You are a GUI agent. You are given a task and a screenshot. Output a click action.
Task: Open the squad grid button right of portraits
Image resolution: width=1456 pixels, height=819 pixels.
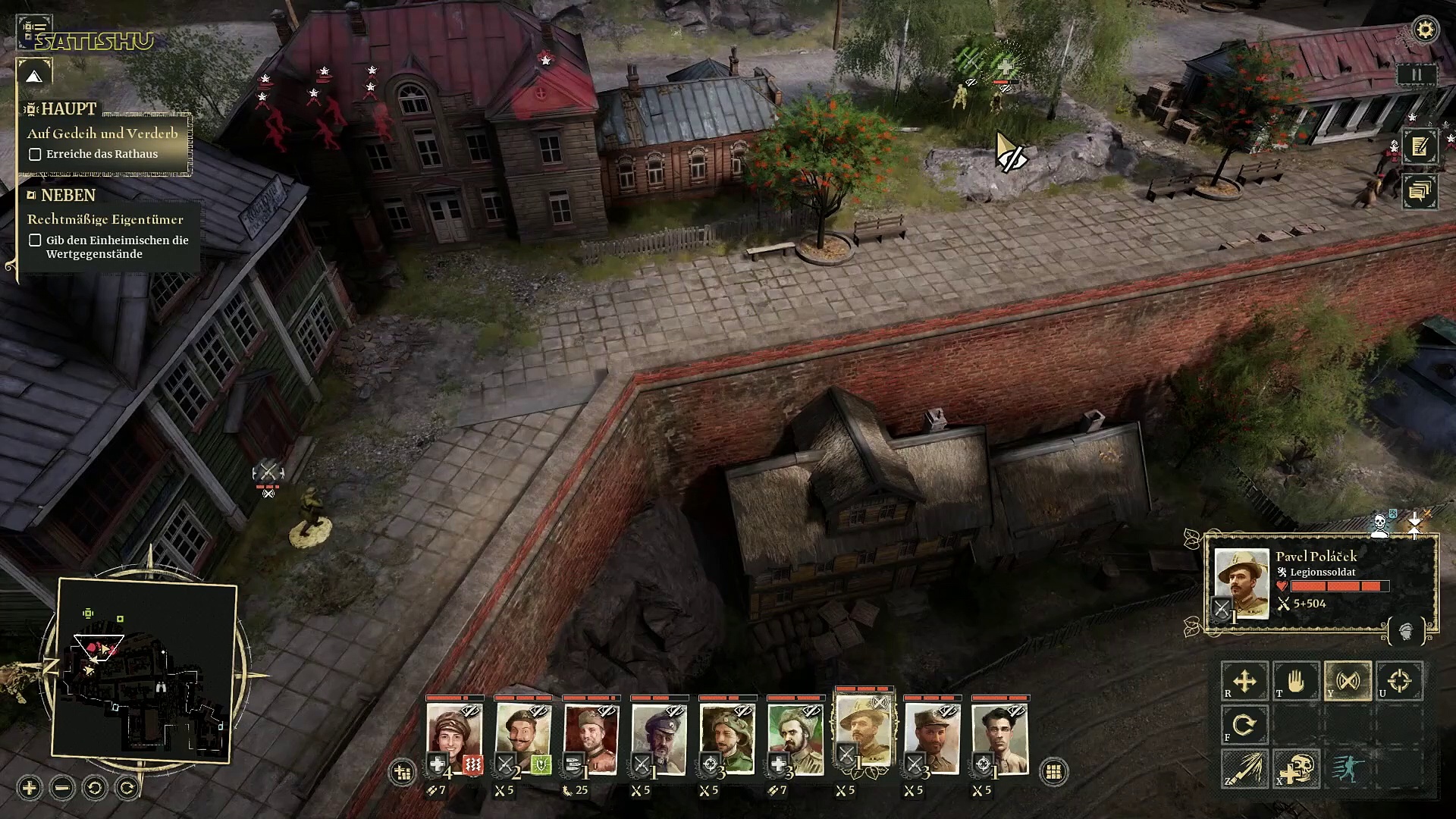[1053, 772]
